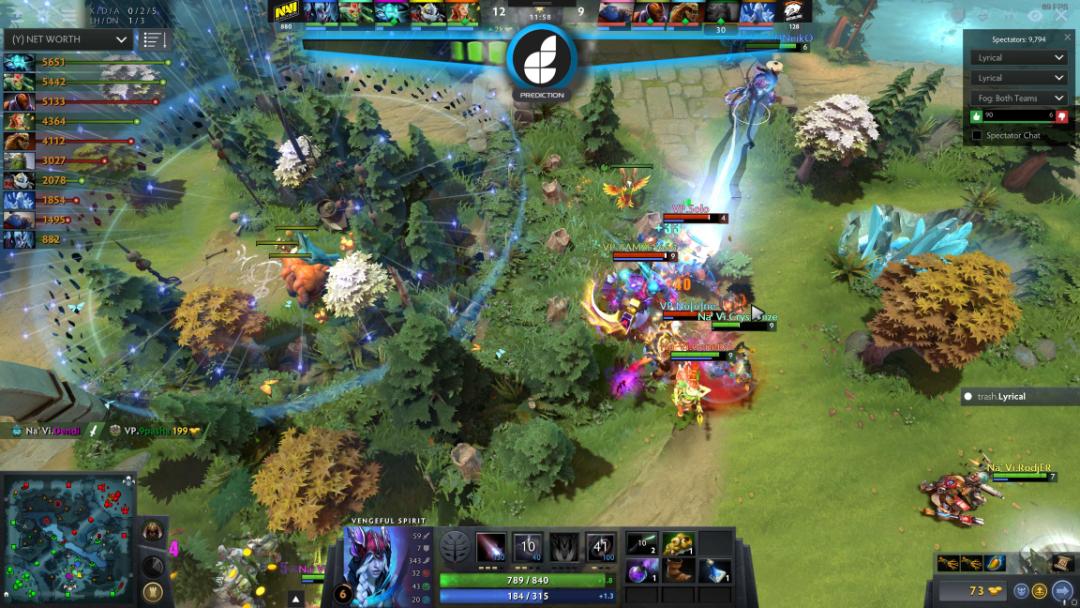Activate Vengeful Spirit's Magic Missile ability
This screenshot has width=1080, height=608.
490,547
